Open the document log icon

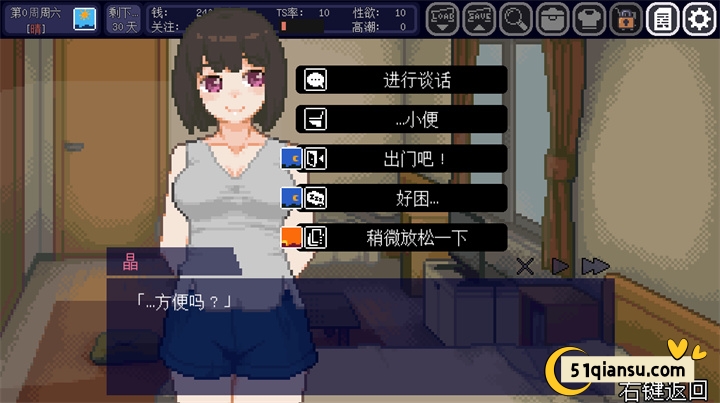click(x=660, y=17)
